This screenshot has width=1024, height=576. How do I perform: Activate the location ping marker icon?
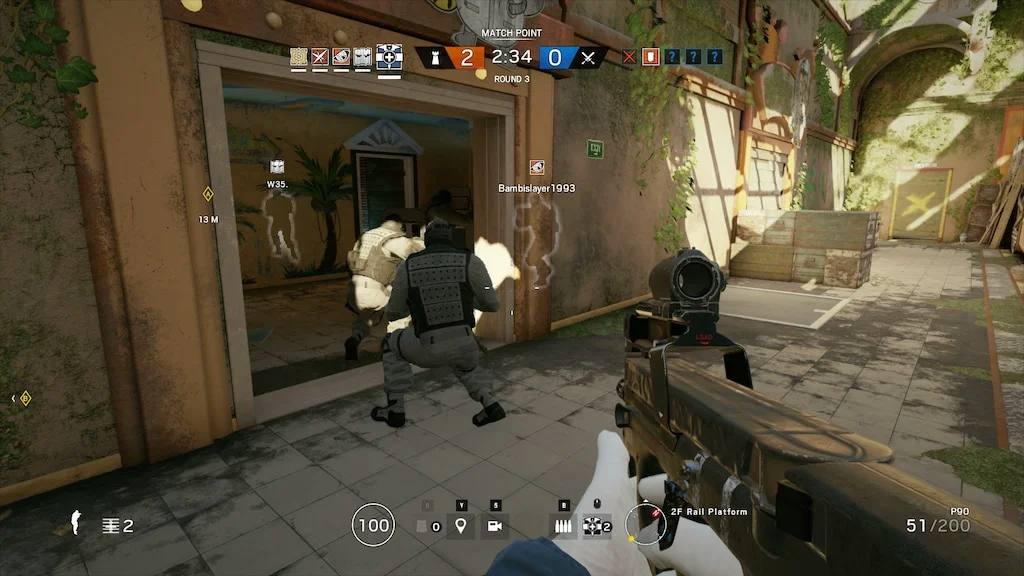pyautogui.click(x=461, y=525)
